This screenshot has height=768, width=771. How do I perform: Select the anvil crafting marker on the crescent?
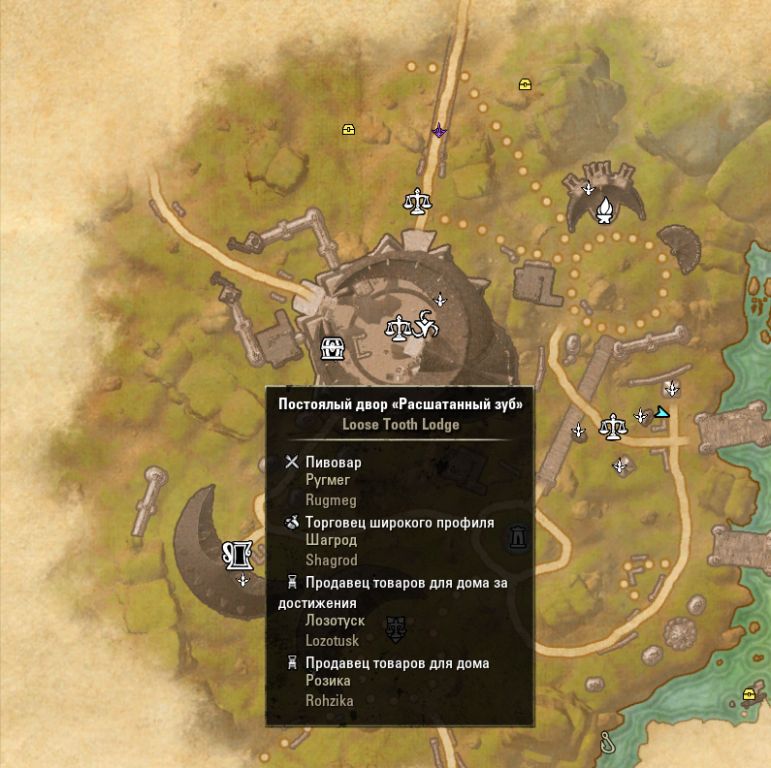click(239, 552)
